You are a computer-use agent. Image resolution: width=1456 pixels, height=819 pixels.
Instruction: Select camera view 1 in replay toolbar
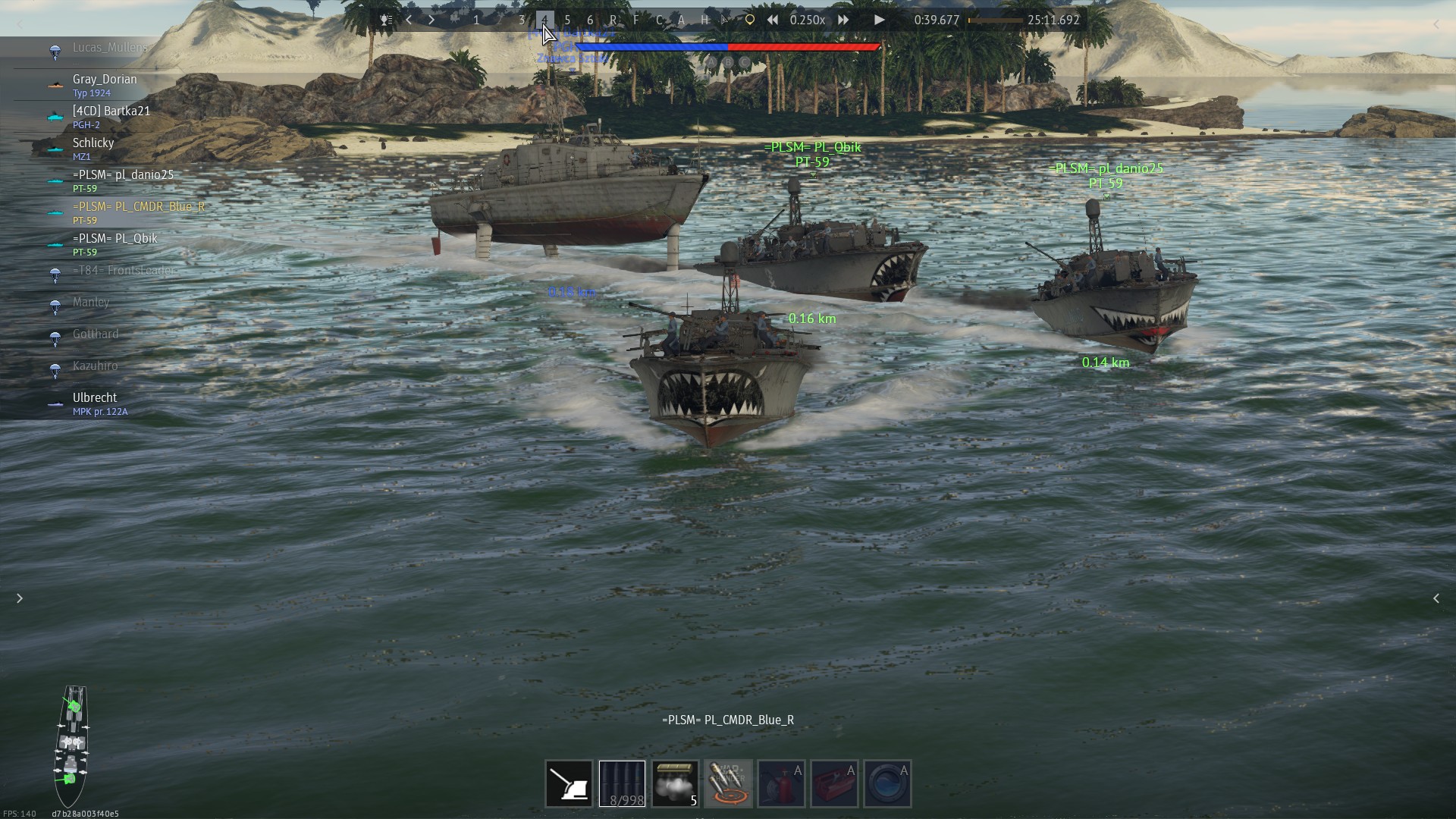(x=476, y=20)
